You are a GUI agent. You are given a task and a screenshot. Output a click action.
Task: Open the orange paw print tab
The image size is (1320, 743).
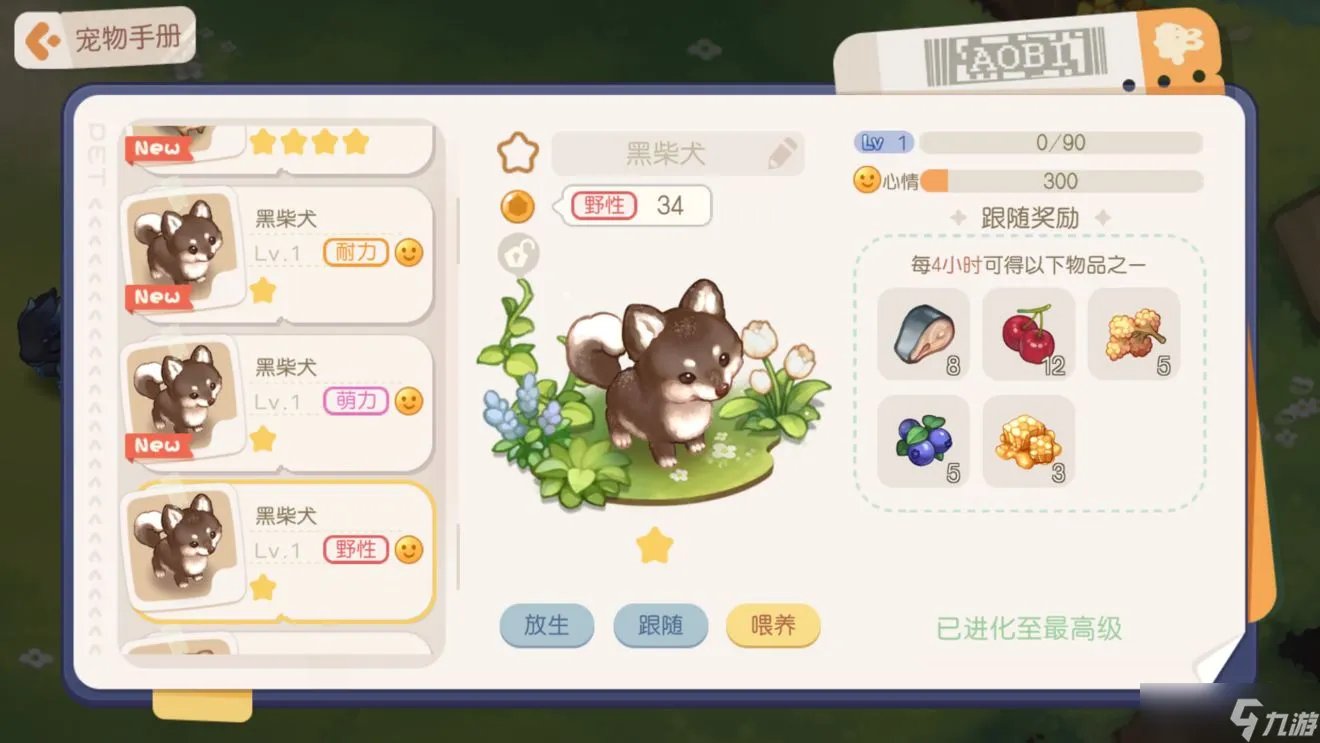click(x=1177, y=44)
